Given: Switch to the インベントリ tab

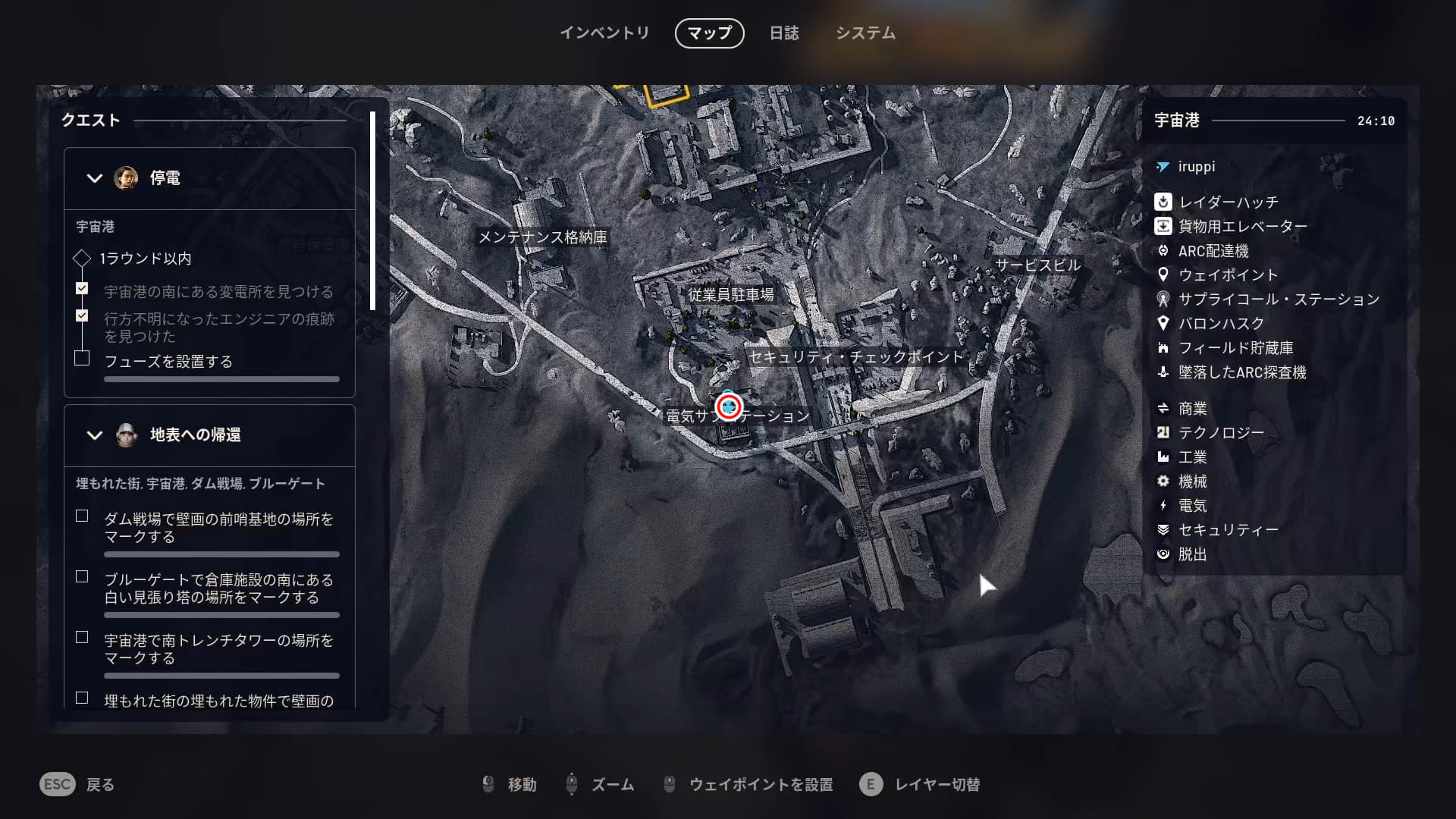Looking at the screenshot, I should [x=604, y=33].
